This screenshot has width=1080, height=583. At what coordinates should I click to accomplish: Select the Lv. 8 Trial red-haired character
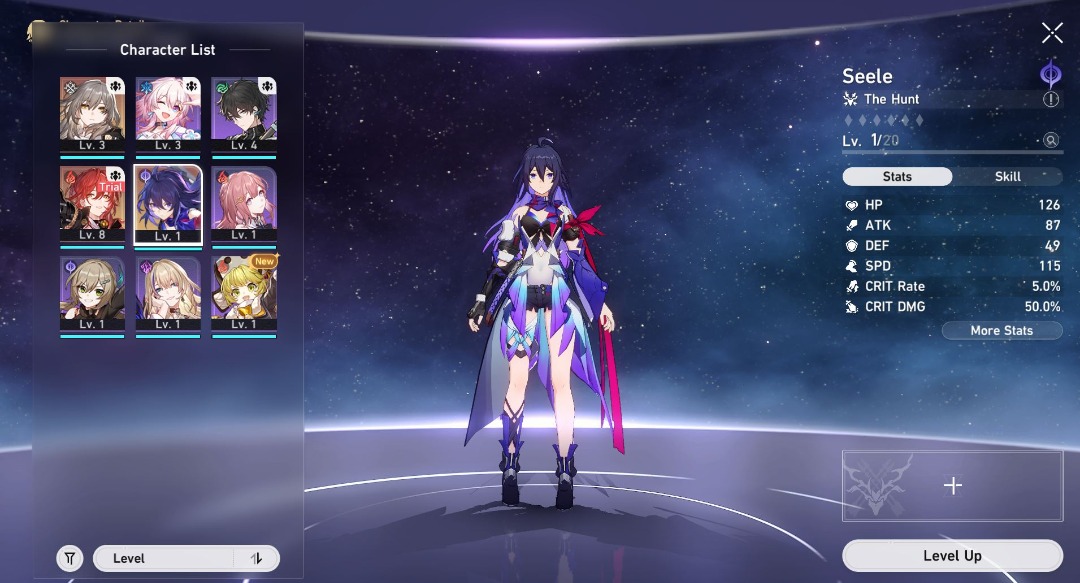click(x=92, y=204)
